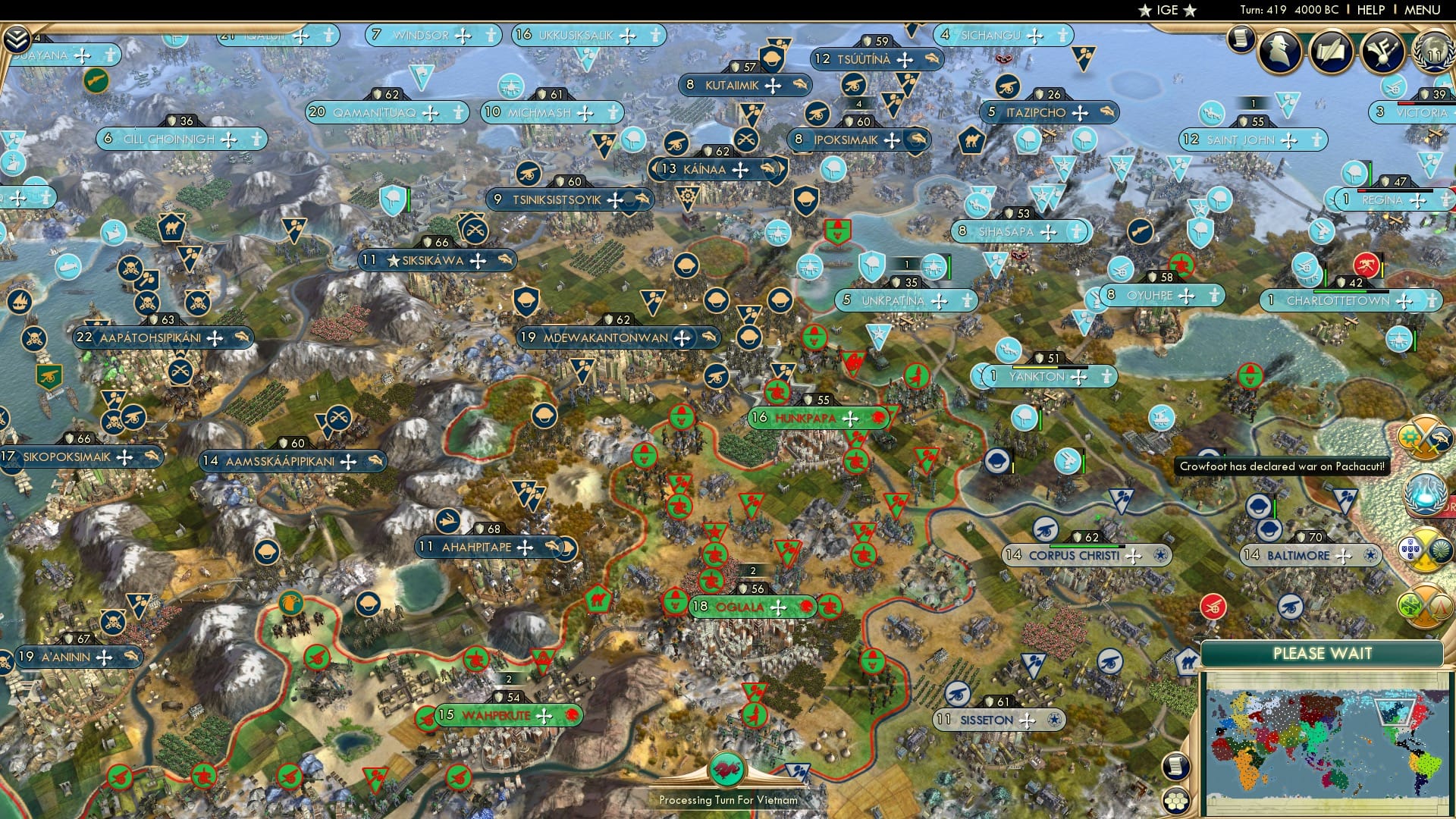Click the city-state star on the Corpus Christi banner
The height and width of the screenshot is (819, 1456).
point(1159,556)
